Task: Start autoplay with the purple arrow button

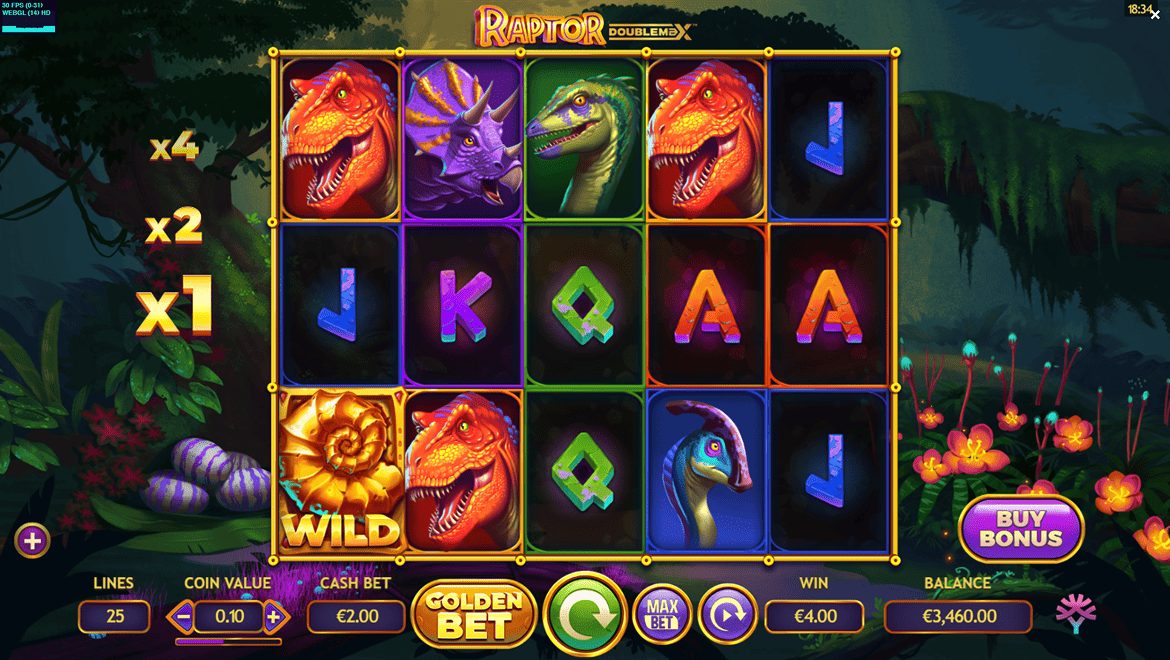Action: point(727,614)
